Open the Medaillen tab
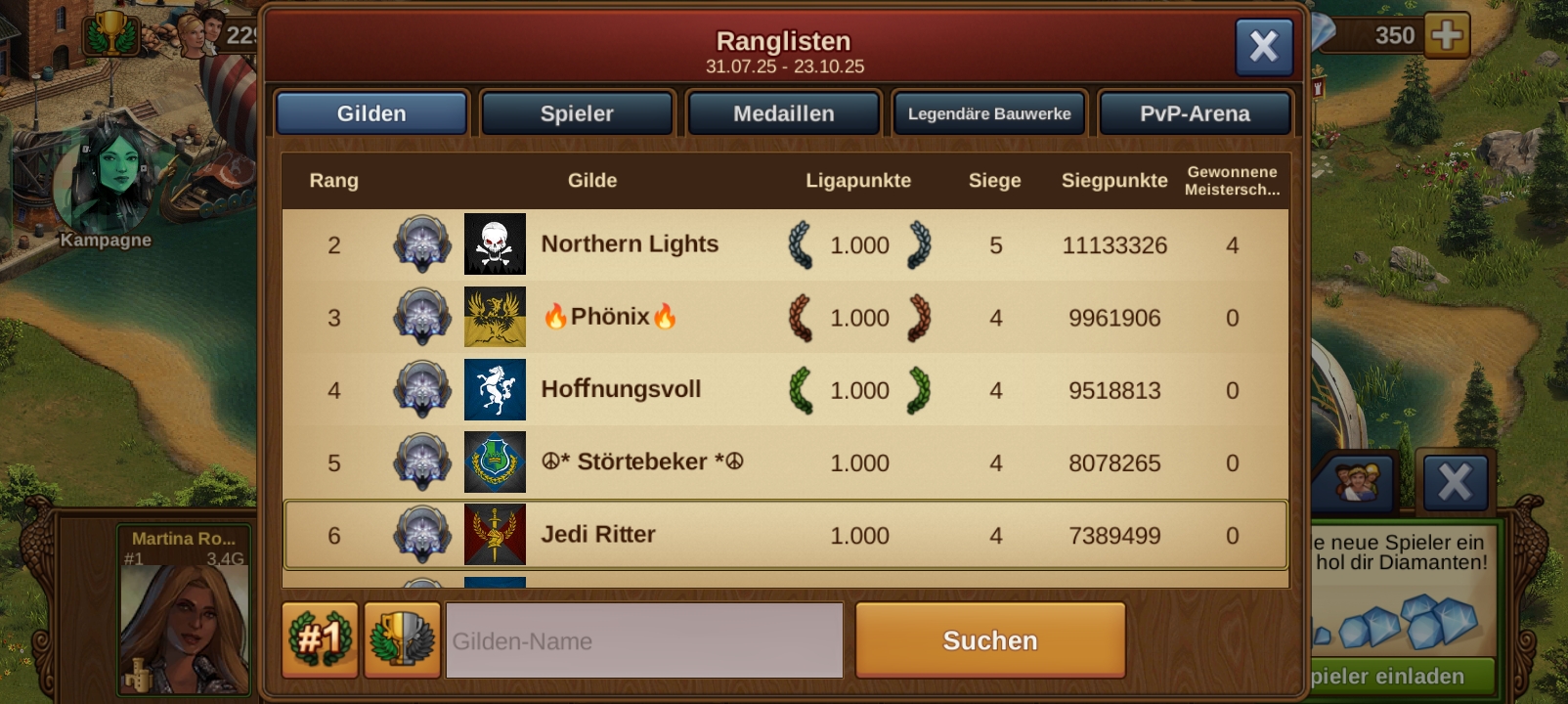 pyautogui.click(x=783, y=113)
